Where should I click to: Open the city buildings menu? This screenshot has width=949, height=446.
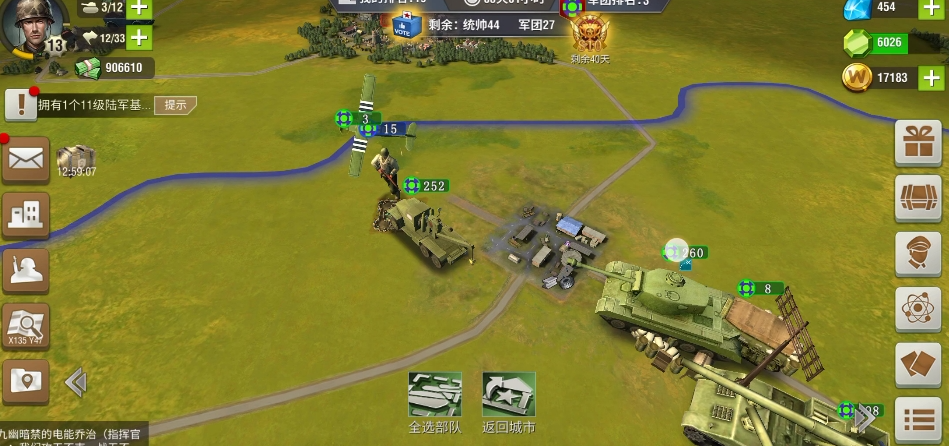pyautogui.click(x=25, y=213)
